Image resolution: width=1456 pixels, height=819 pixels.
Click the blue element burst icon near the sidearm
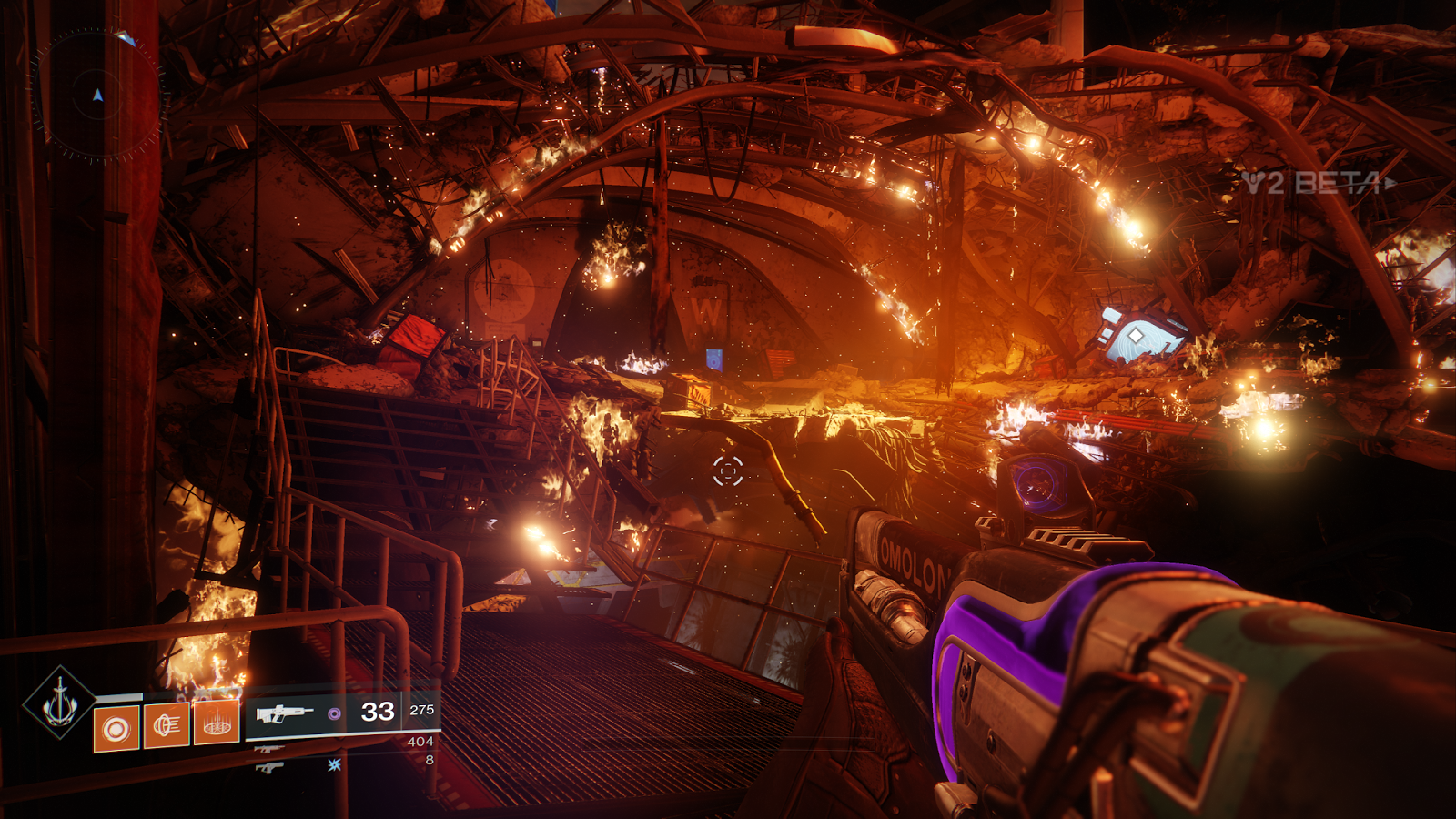click(335, 766)
